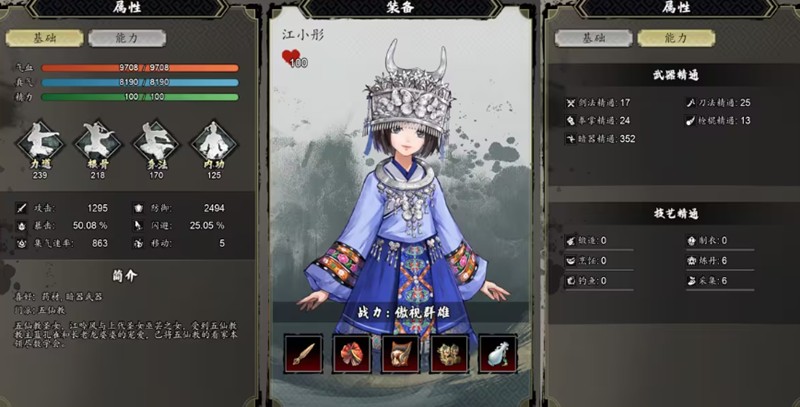Click the red folded cloth equipment slot

[353, 353]
